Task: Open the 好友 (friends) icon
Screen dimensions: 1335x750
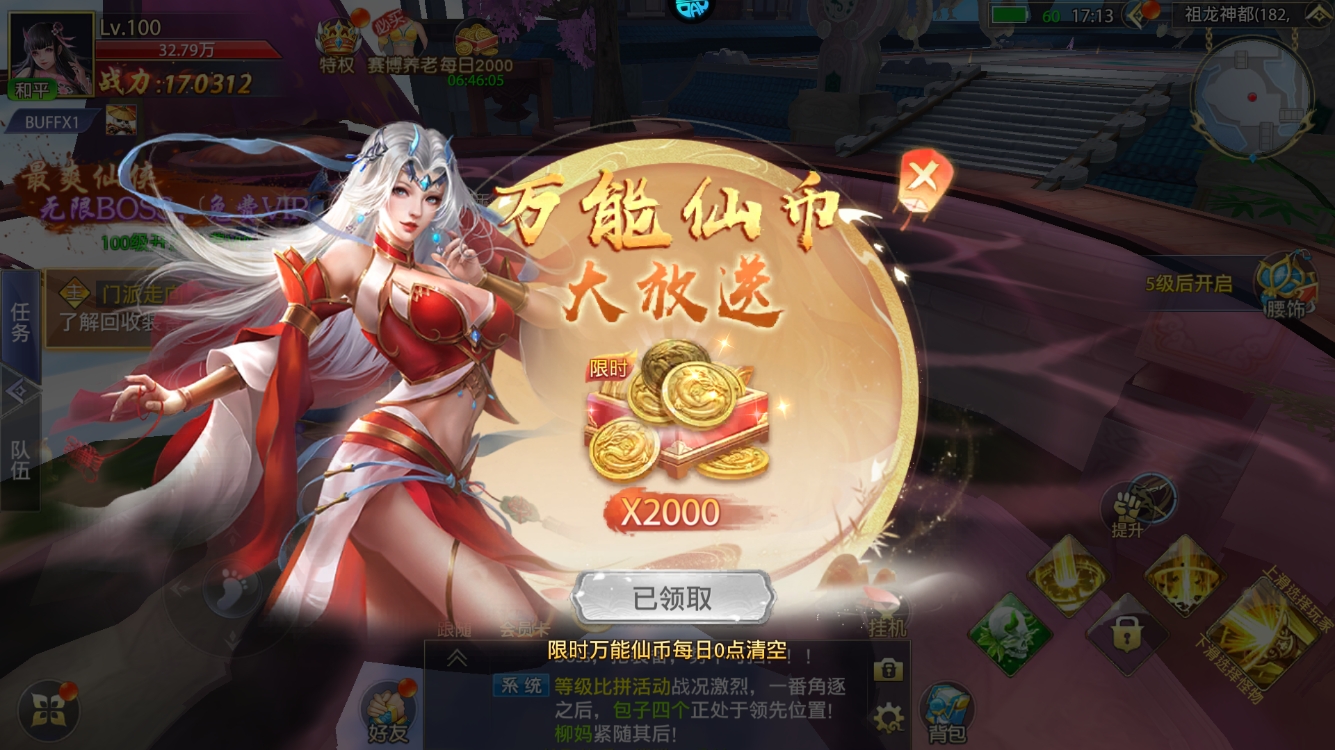Action: pos(388,710)
